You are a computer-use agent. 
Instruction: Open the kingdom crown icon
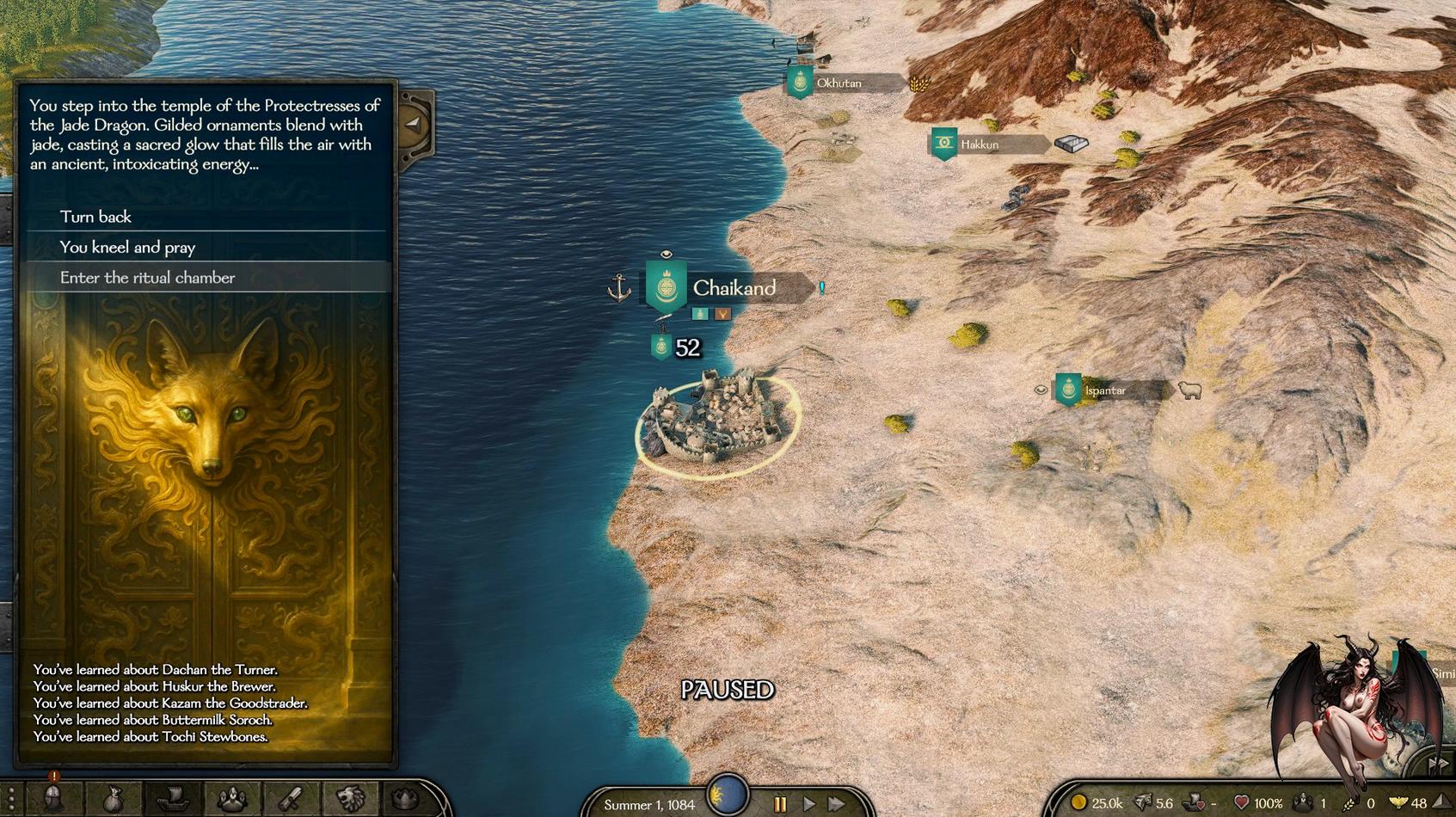pos(407,800)
